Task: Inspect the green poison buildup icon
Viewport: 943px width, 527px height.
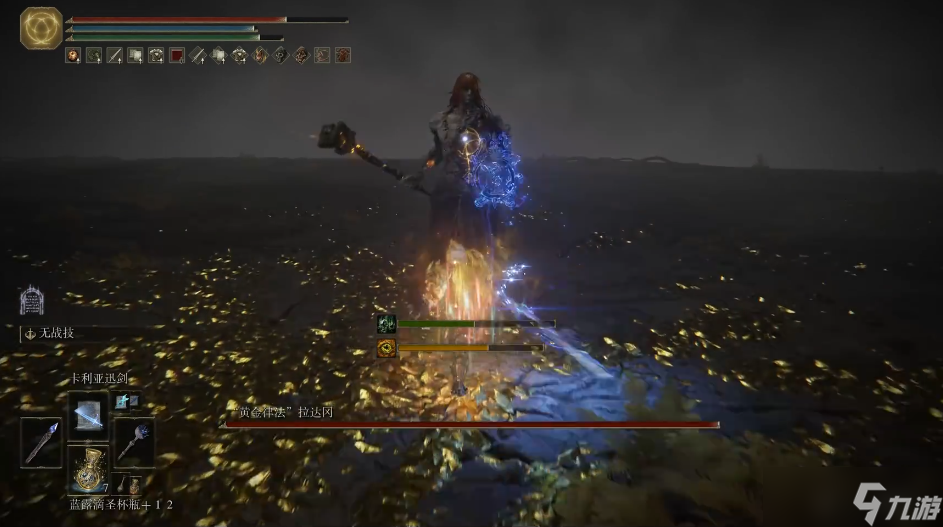Action: [386, 324]
